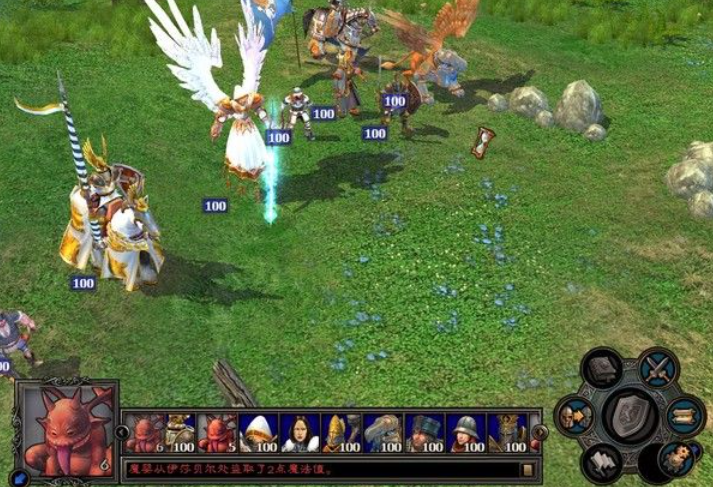Toggle auto-combat with the crossed swords button
Screen dimensions: 713x487
(x=658, y=369)
